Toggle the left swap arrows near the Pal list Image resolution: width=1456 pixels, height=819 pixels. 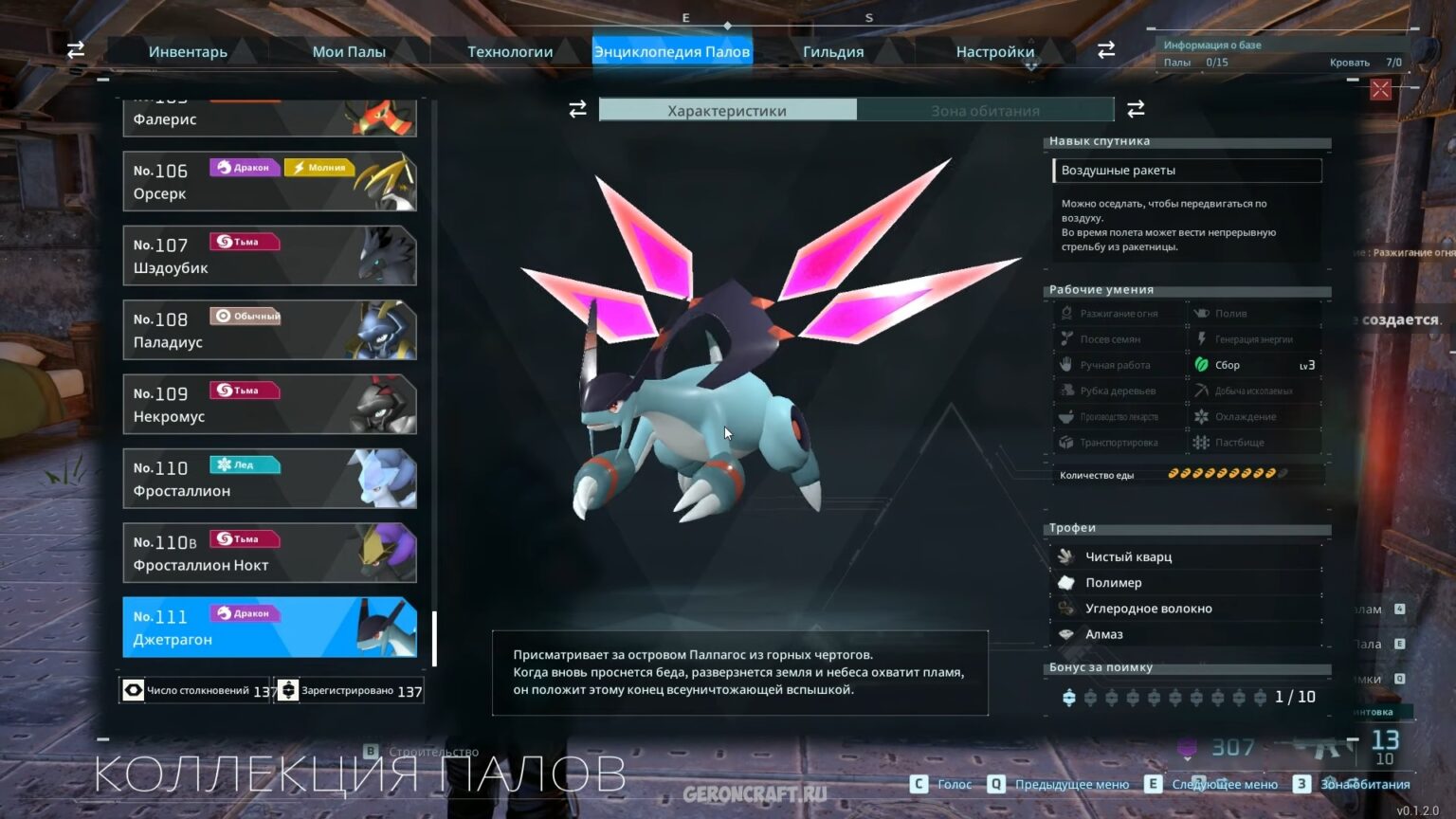point(75,49)
